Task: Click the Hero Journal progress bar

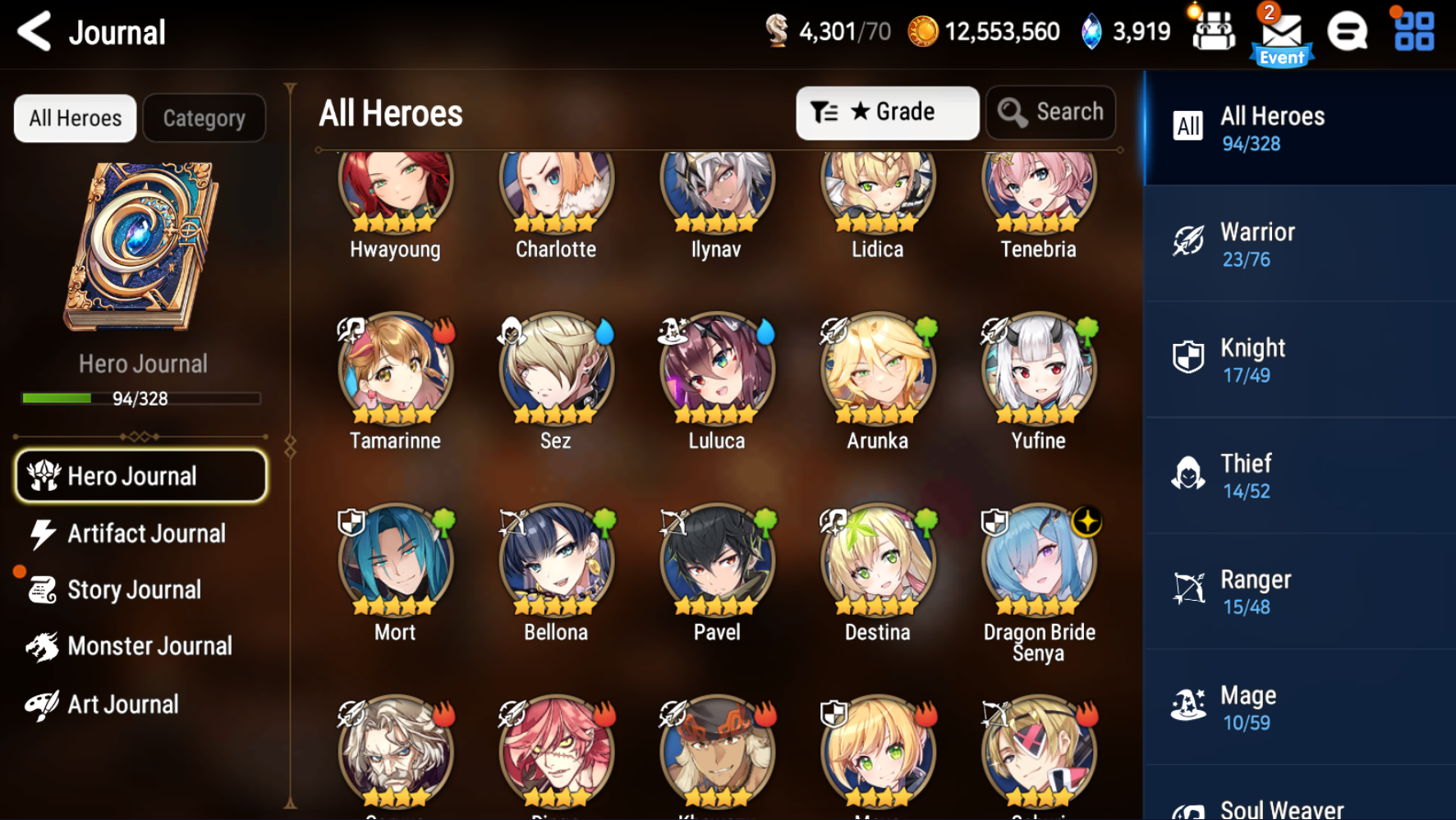Action: [x=140, y=398]
